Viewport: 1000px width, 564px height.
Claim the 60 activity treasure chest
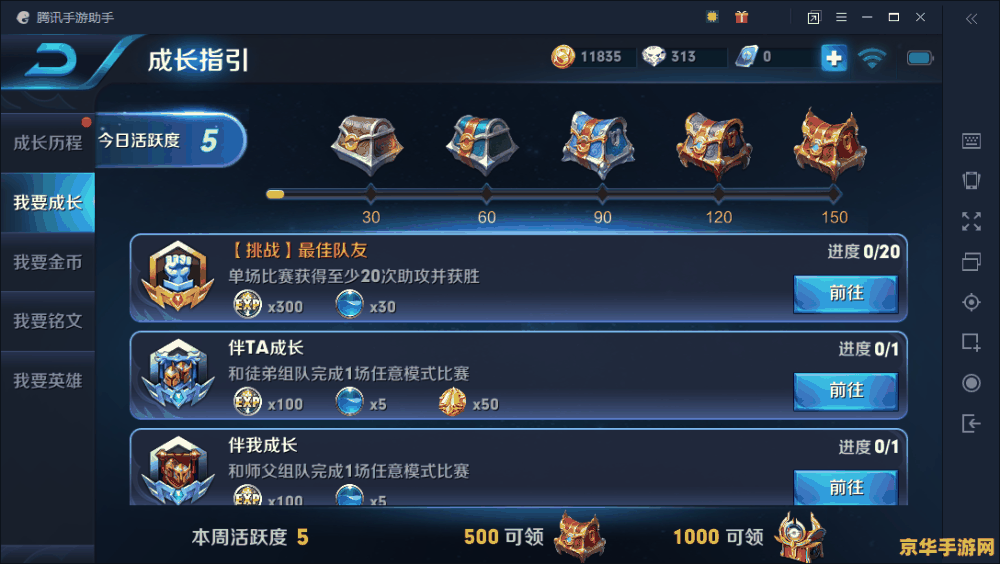pos(482,144)
